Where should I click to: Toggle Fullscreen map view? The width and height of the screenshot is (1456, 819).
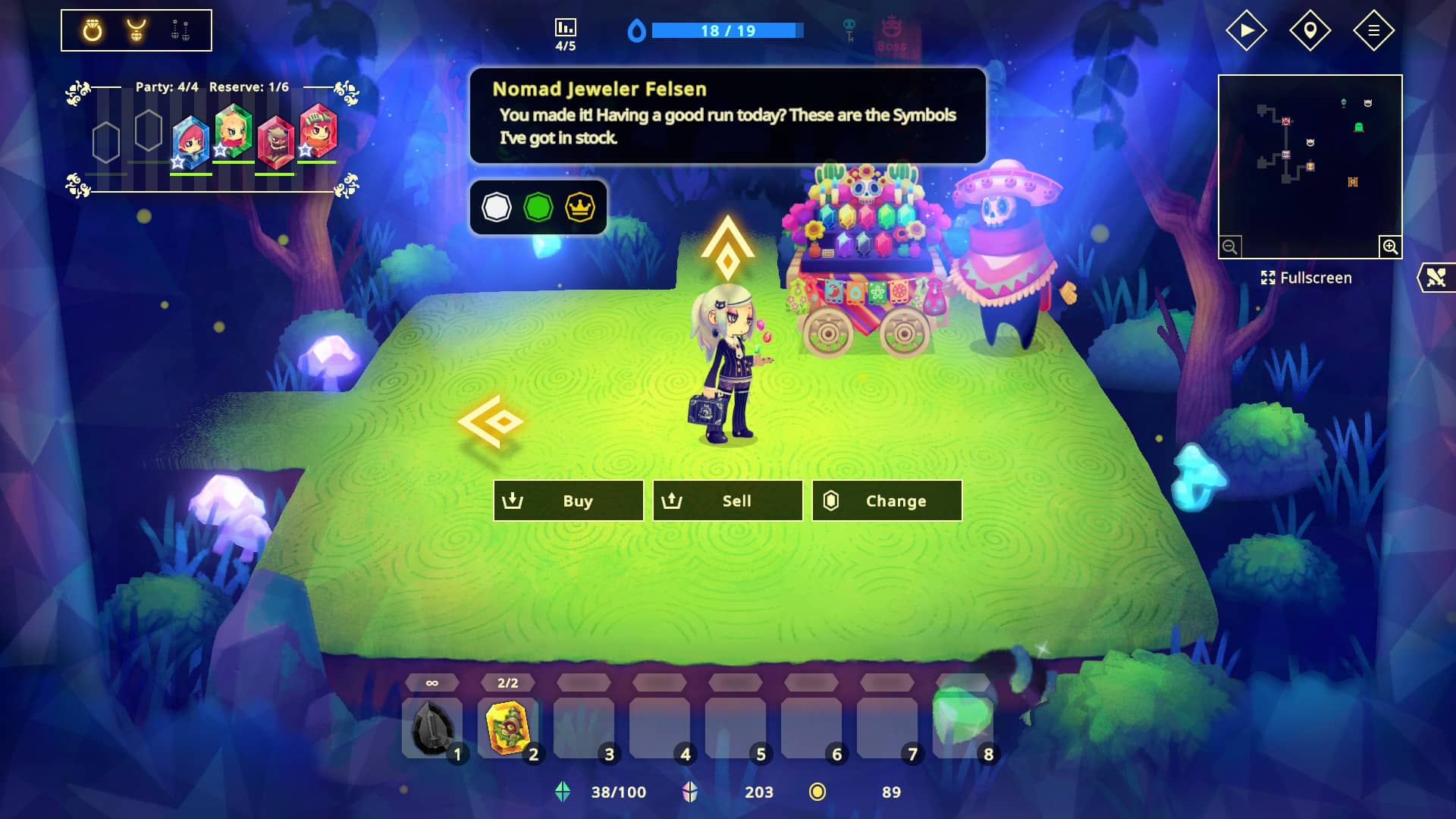click(x=1306, y=278)
